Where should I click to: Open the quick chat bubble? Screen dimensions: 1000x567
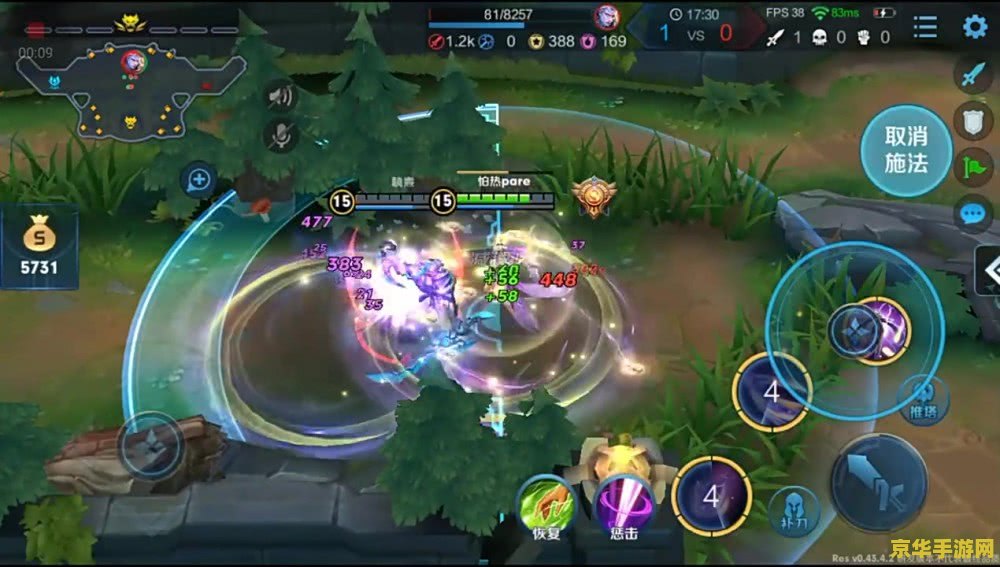[973, 212]
